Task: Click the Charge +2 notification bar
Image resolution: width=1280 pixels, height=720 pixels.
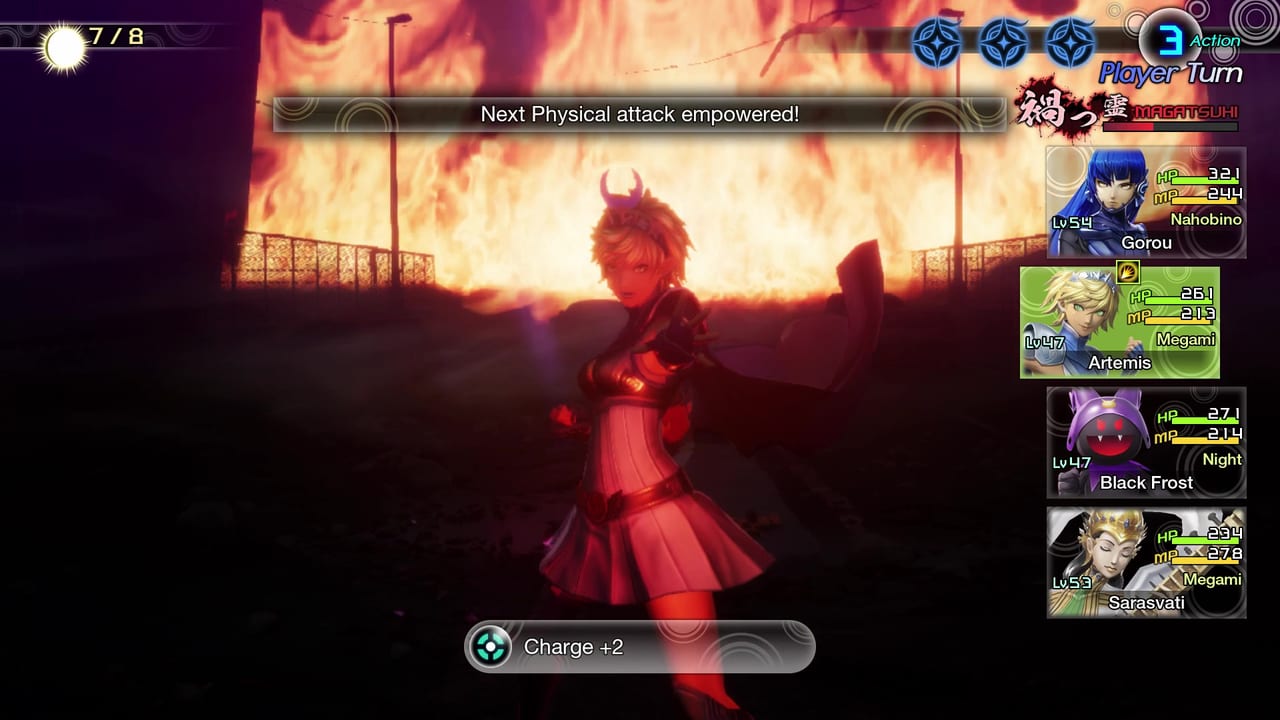Action: pyautogui.click(x=640, y=647)
